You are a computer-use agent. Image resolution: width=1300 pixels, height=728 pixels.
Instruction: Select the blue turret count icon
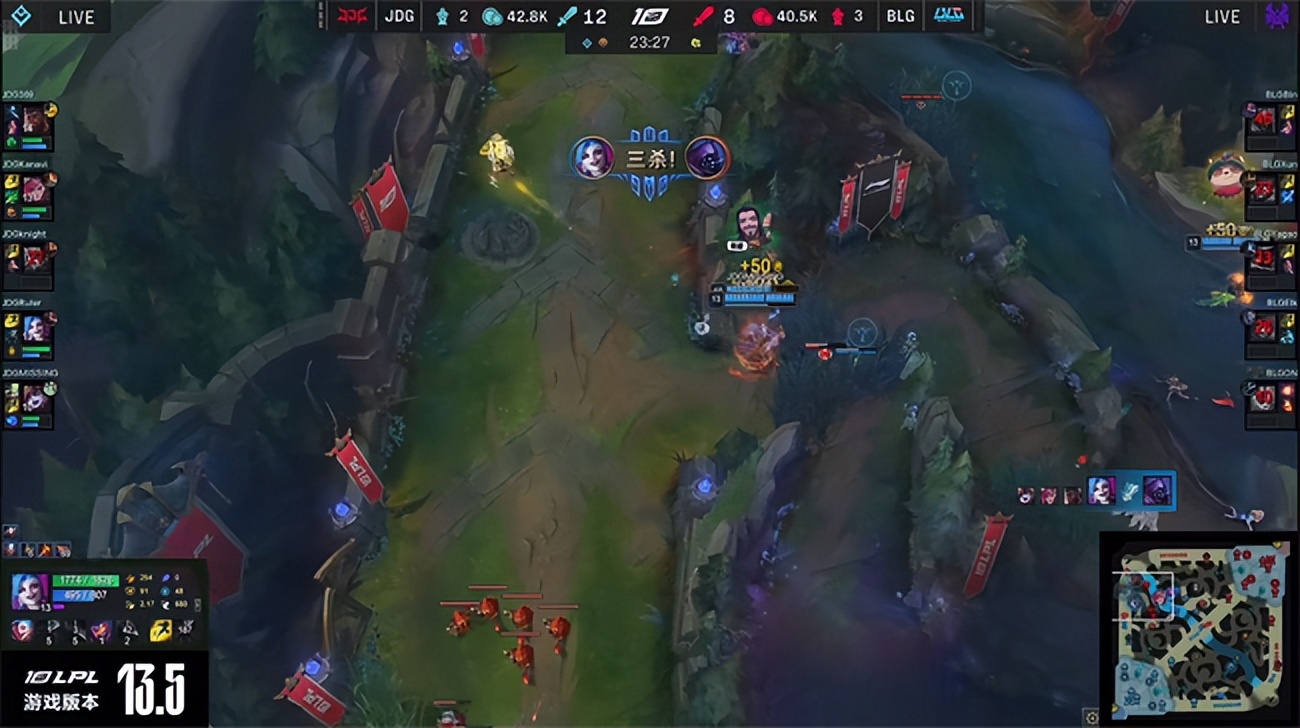tap(442, 16)
